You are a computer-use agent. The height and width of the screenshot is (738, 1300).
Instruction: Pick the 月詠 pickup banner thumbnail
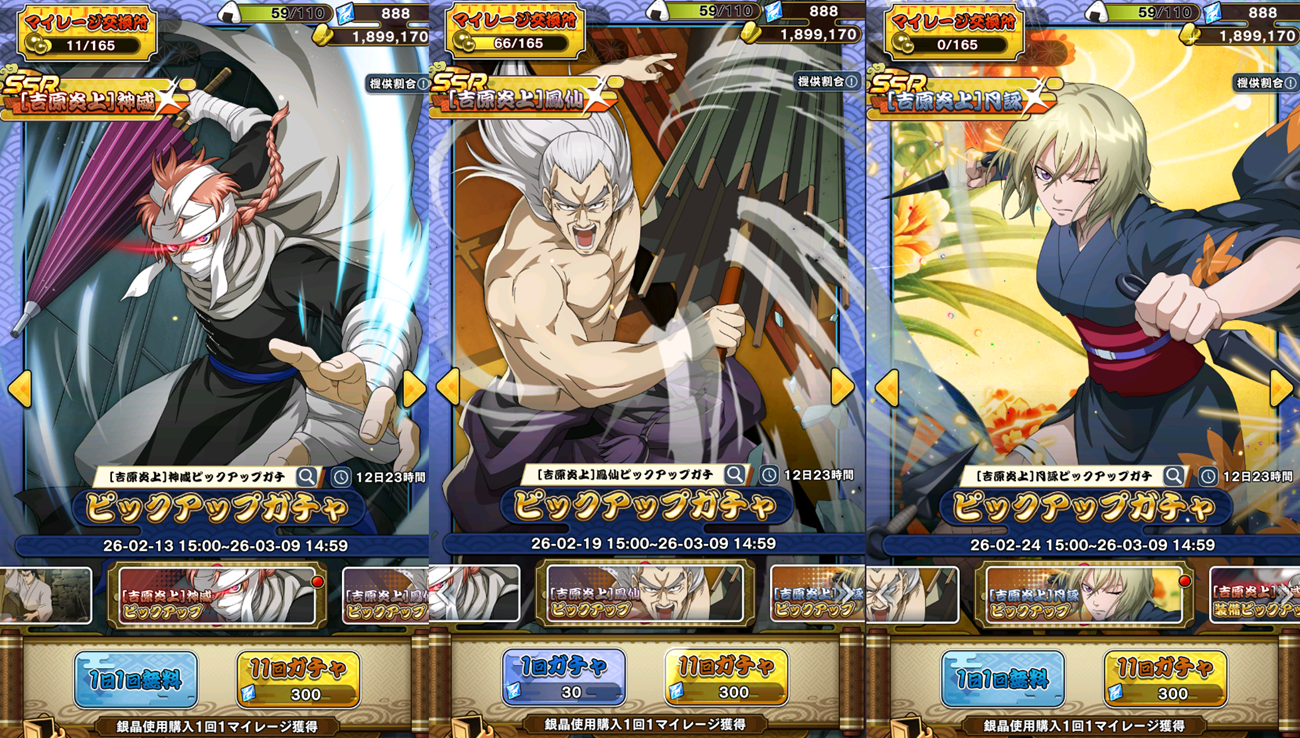tap(1084, 595)
